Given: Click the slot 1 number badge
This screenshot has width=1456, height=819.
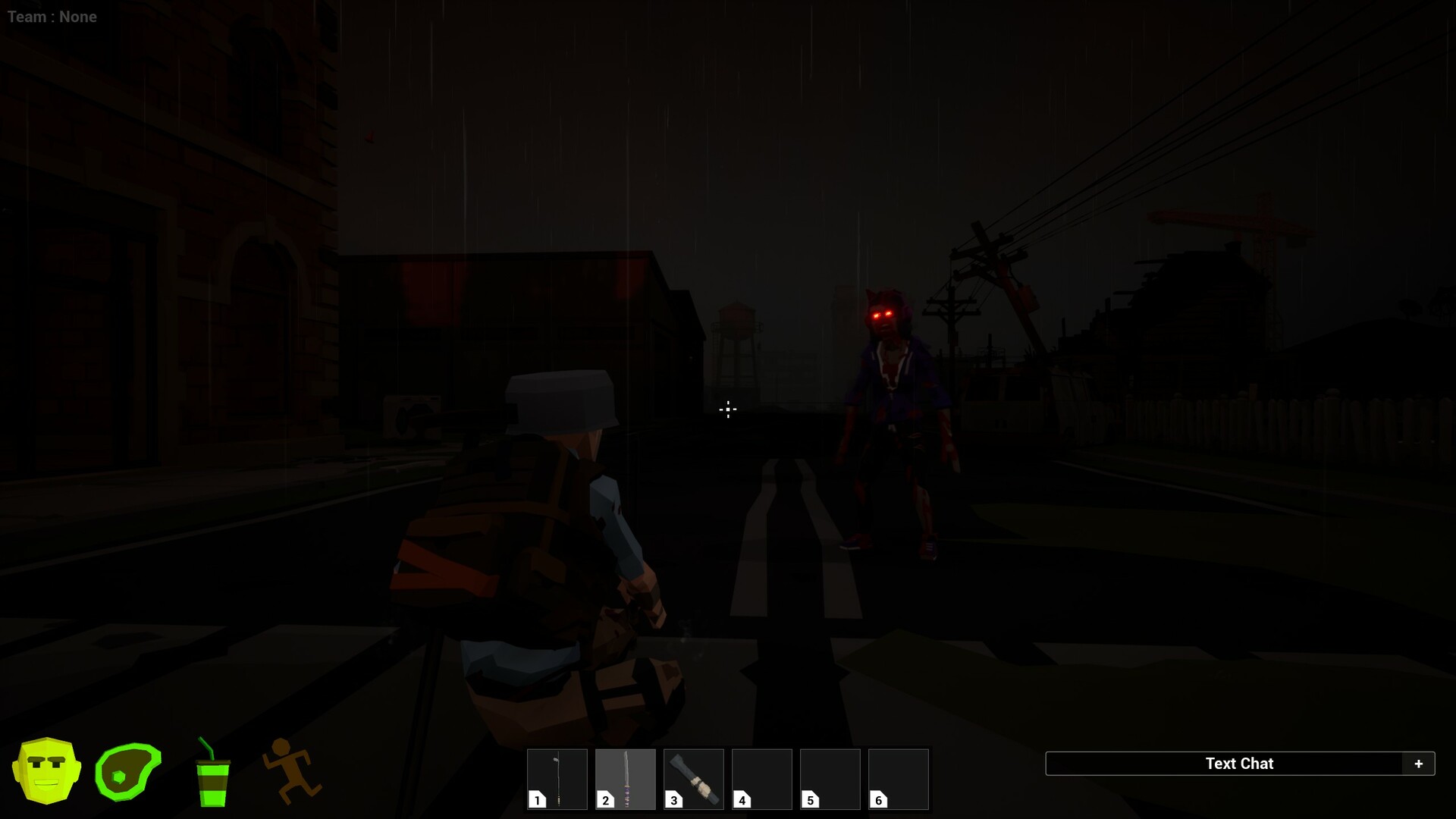Looking at the screenshot, I should point(537,799).
